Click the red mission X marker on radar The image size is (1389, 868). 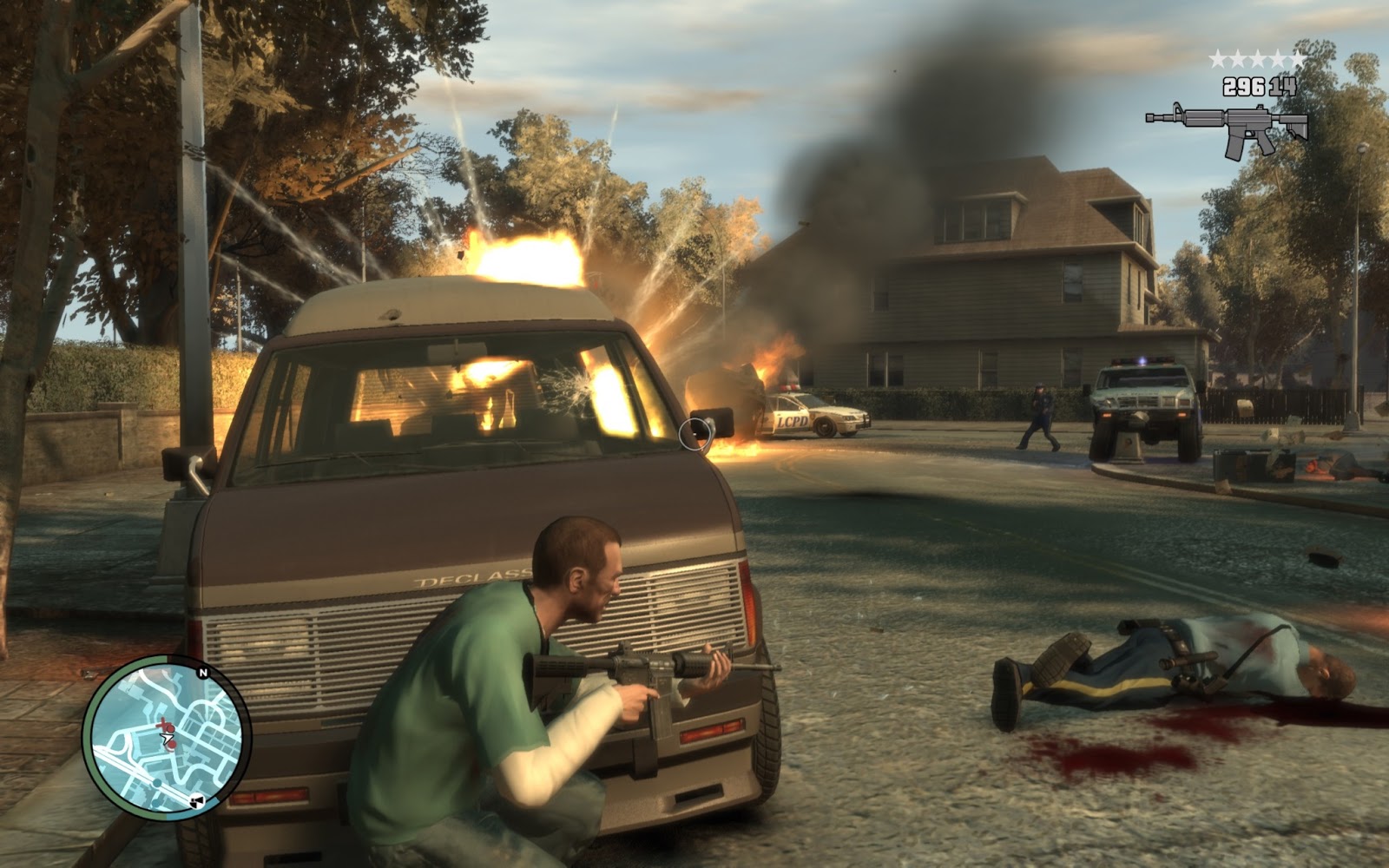pyautogui.click(x=162, y=724)
